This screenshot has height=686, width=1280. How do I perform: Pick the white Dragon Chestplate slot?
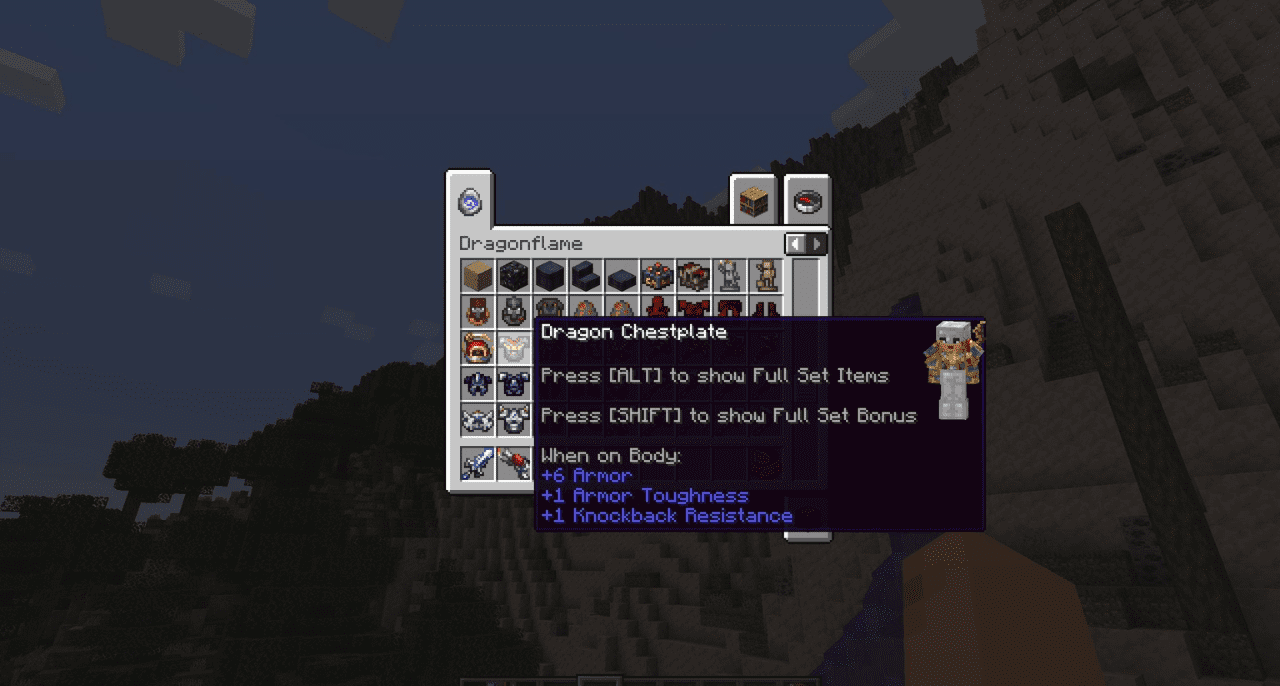(514, 348)
